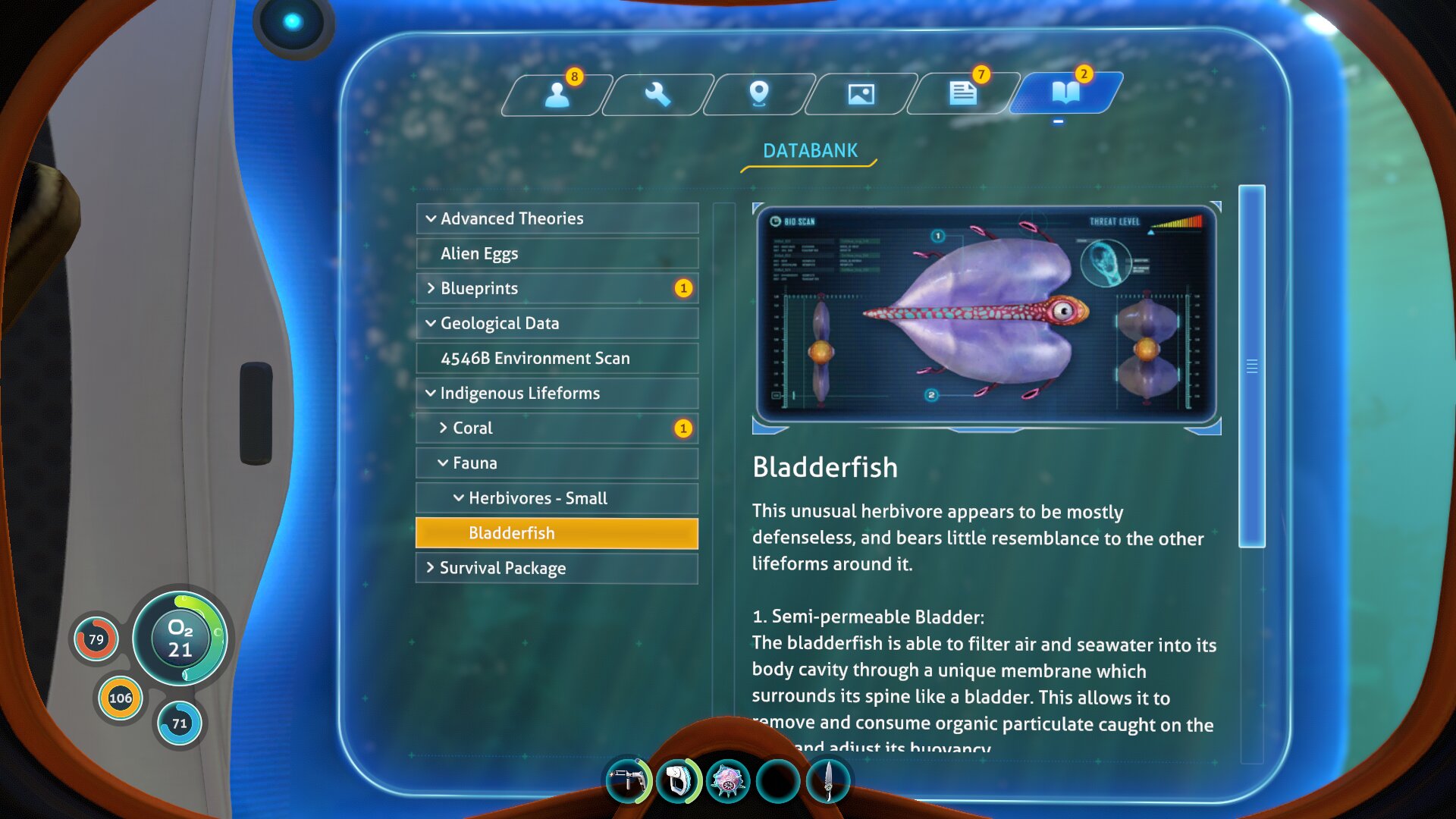Show the Picture Gallery tab
The width and height of the screenshot is (1456, 819).
pos(861,94)
